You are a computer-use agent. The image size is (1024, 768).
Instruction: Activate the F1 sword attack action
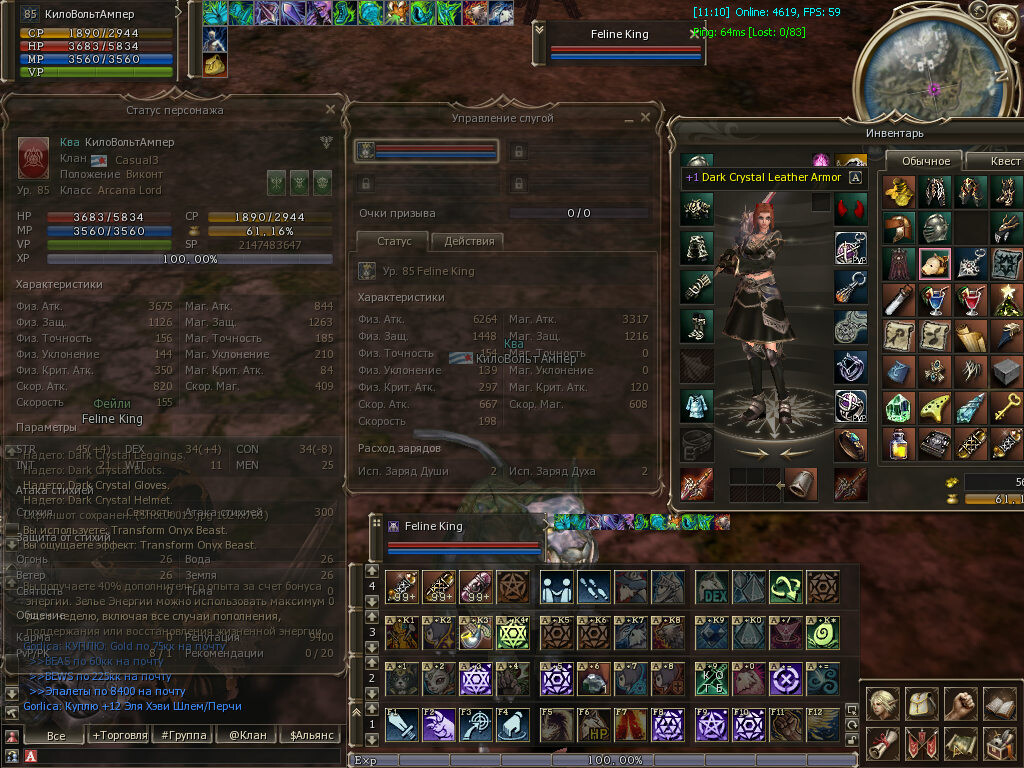click(401, 724)
